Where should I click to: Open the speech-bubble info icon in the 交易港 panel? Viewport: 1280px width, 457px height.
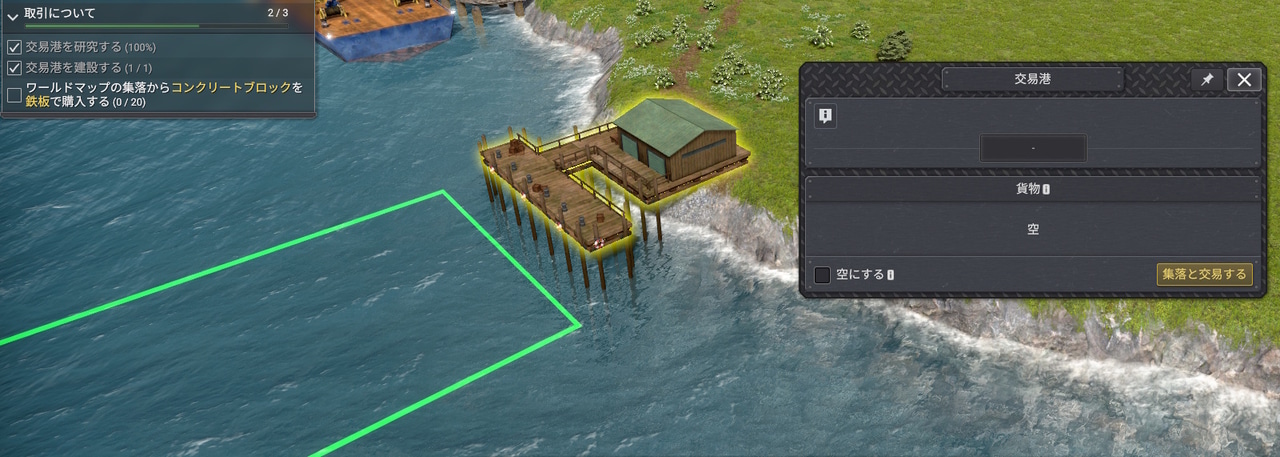(x=825, y=116)
